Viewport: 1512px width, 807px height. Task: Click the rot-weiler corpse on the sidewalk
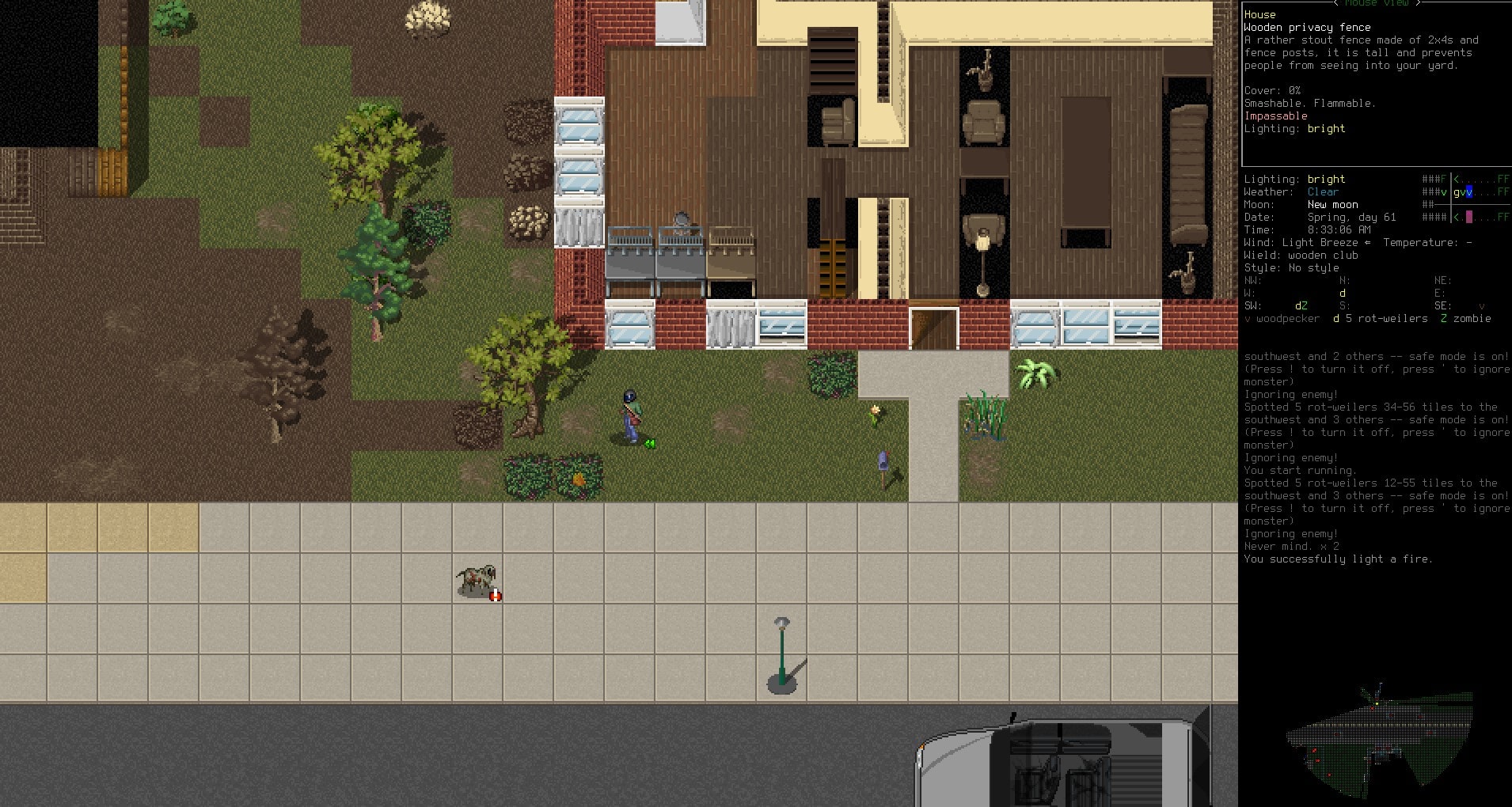(475, 577)
